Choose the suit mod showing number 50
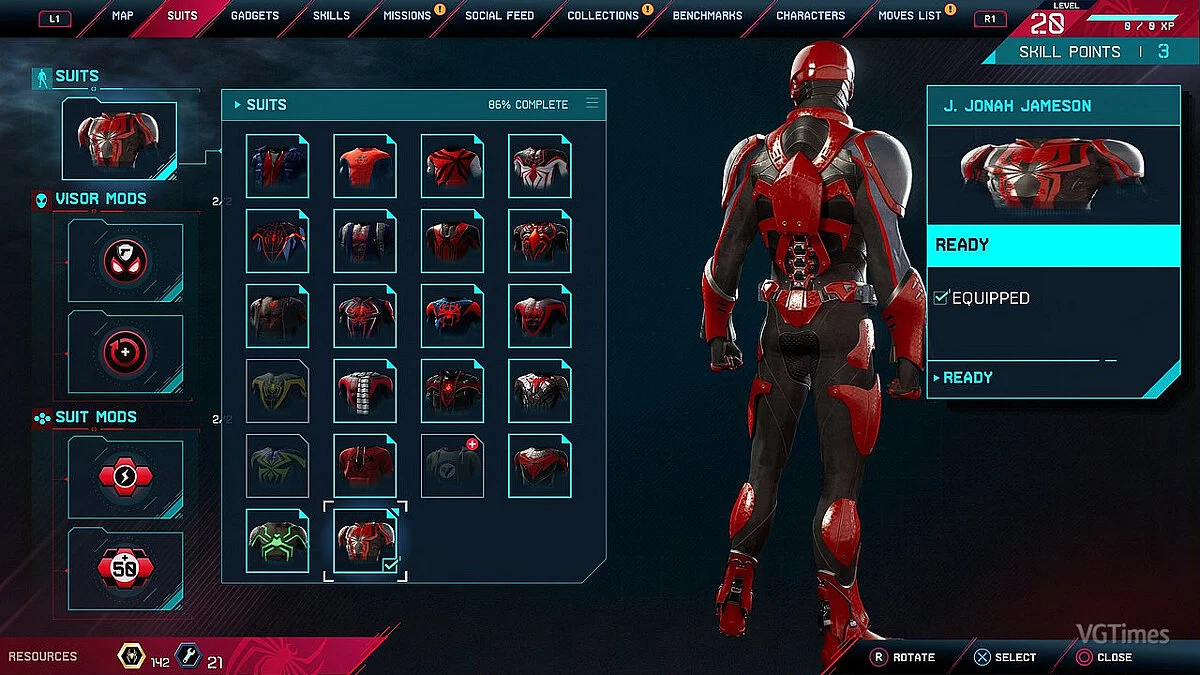 (126, 569)
